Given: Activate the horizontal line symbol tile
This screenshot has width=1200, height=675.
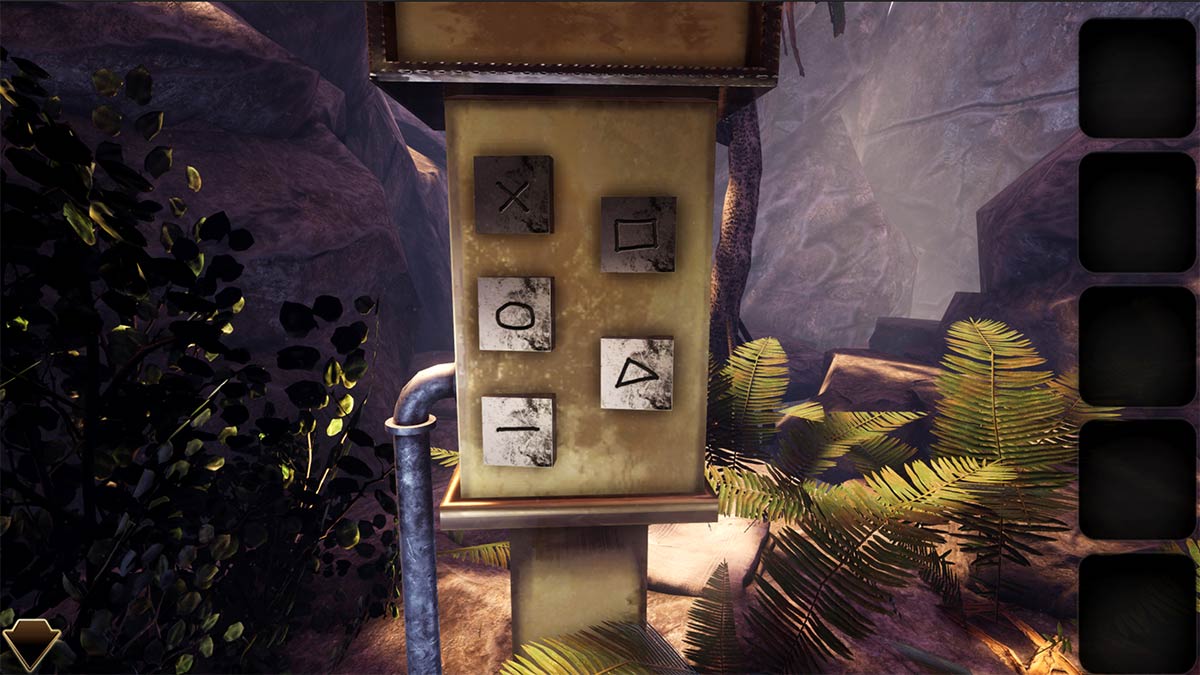Looking at the screenshot, I should click(518, 430).
